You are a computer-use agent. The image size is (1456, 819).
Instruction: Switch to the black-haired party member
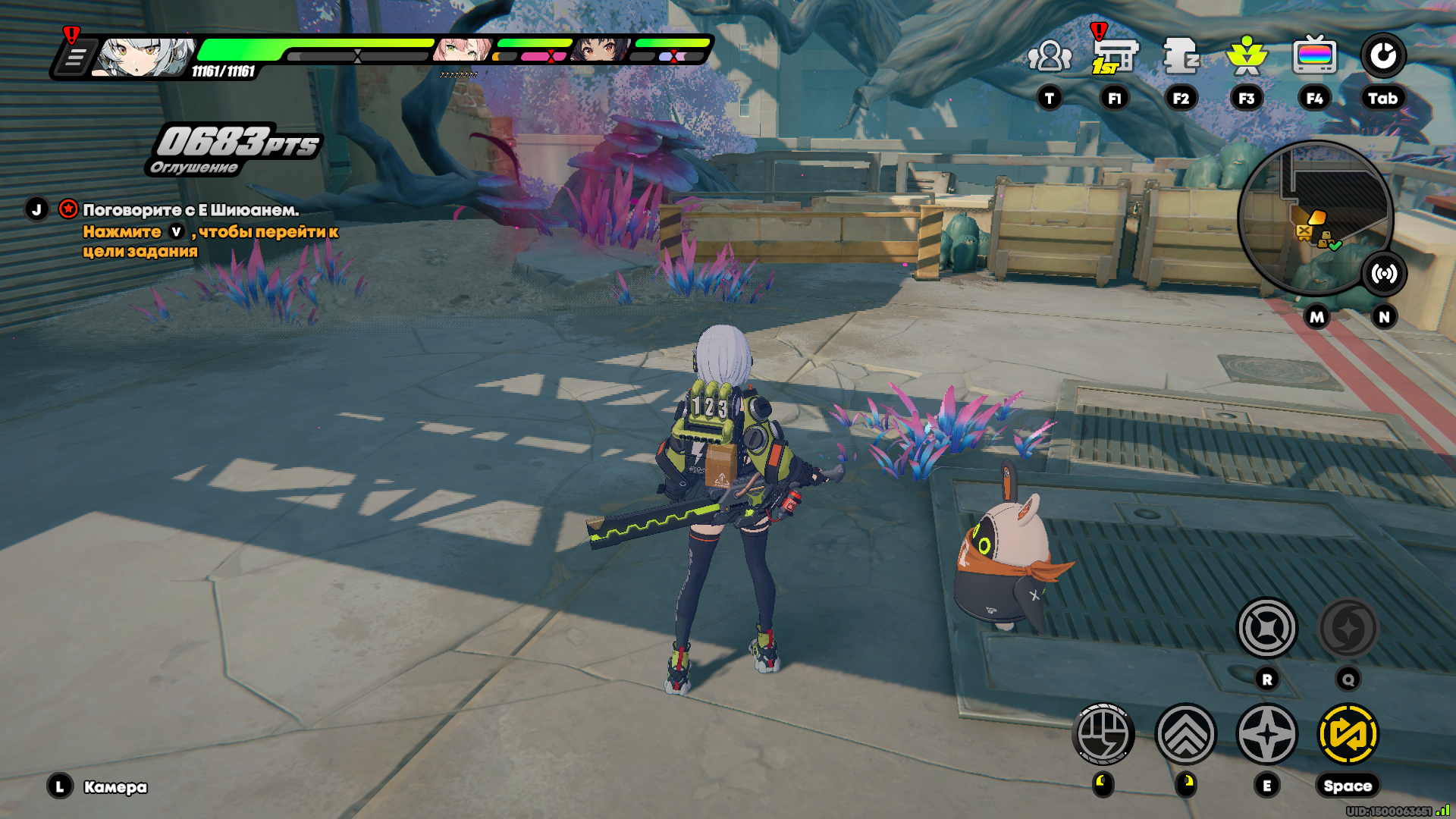tap(601, 50)
